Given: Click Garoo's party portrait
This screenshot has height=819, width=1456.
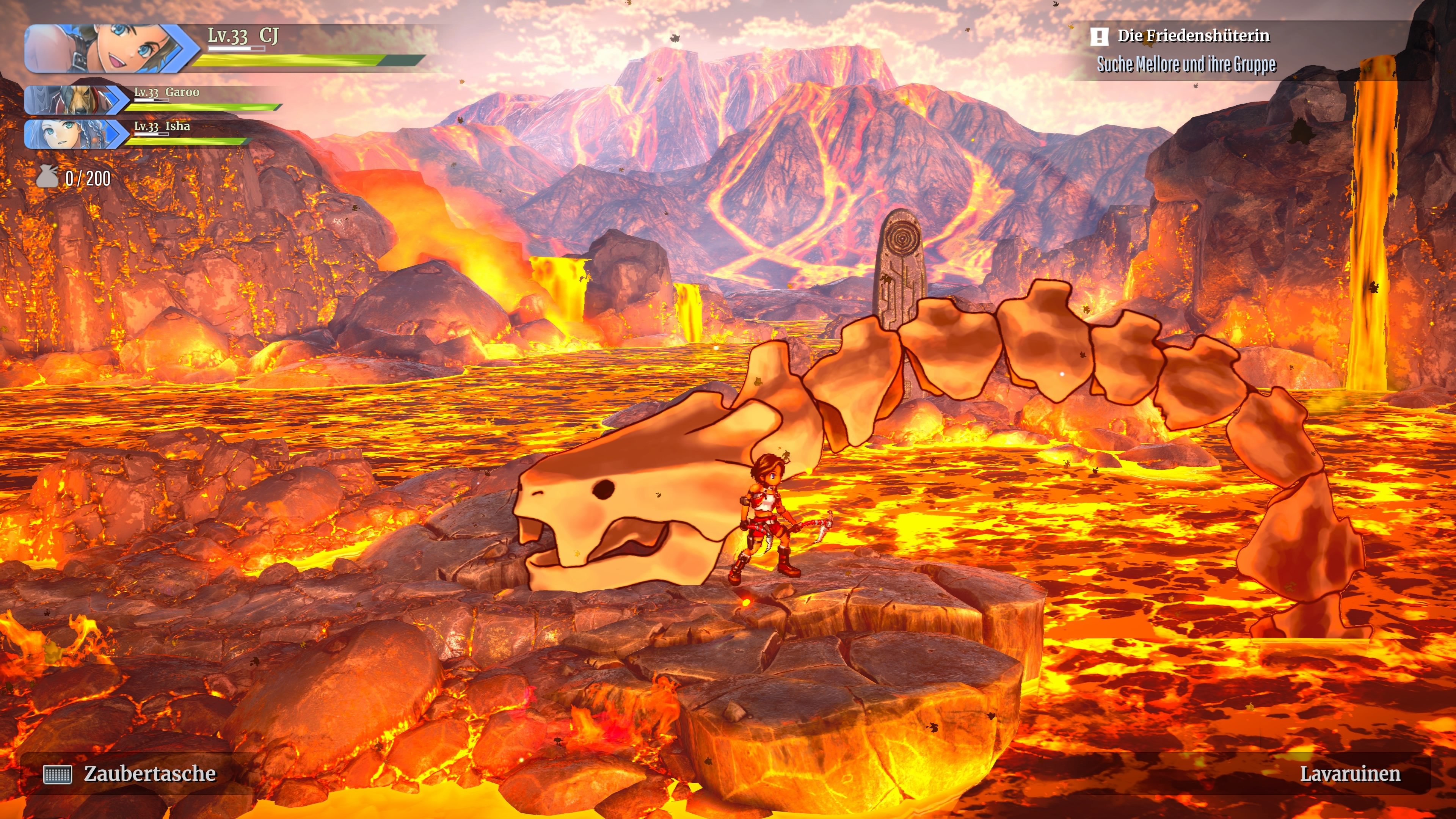Looking at the screenshot, I should pos(74,100).
